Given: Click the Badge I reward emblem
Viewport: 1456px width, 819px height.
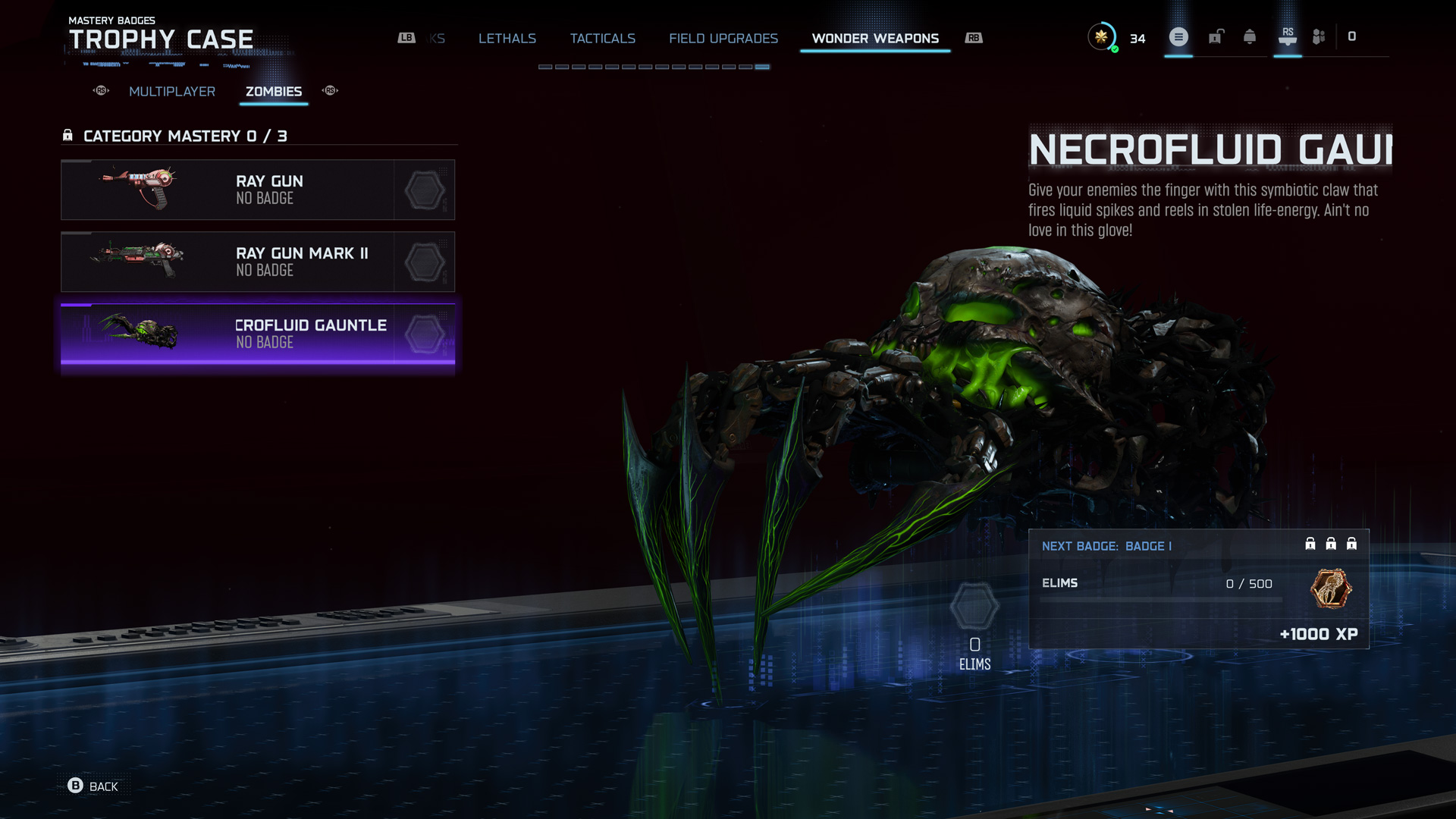Looking at the screenshot, I should tap(1331, 588).
